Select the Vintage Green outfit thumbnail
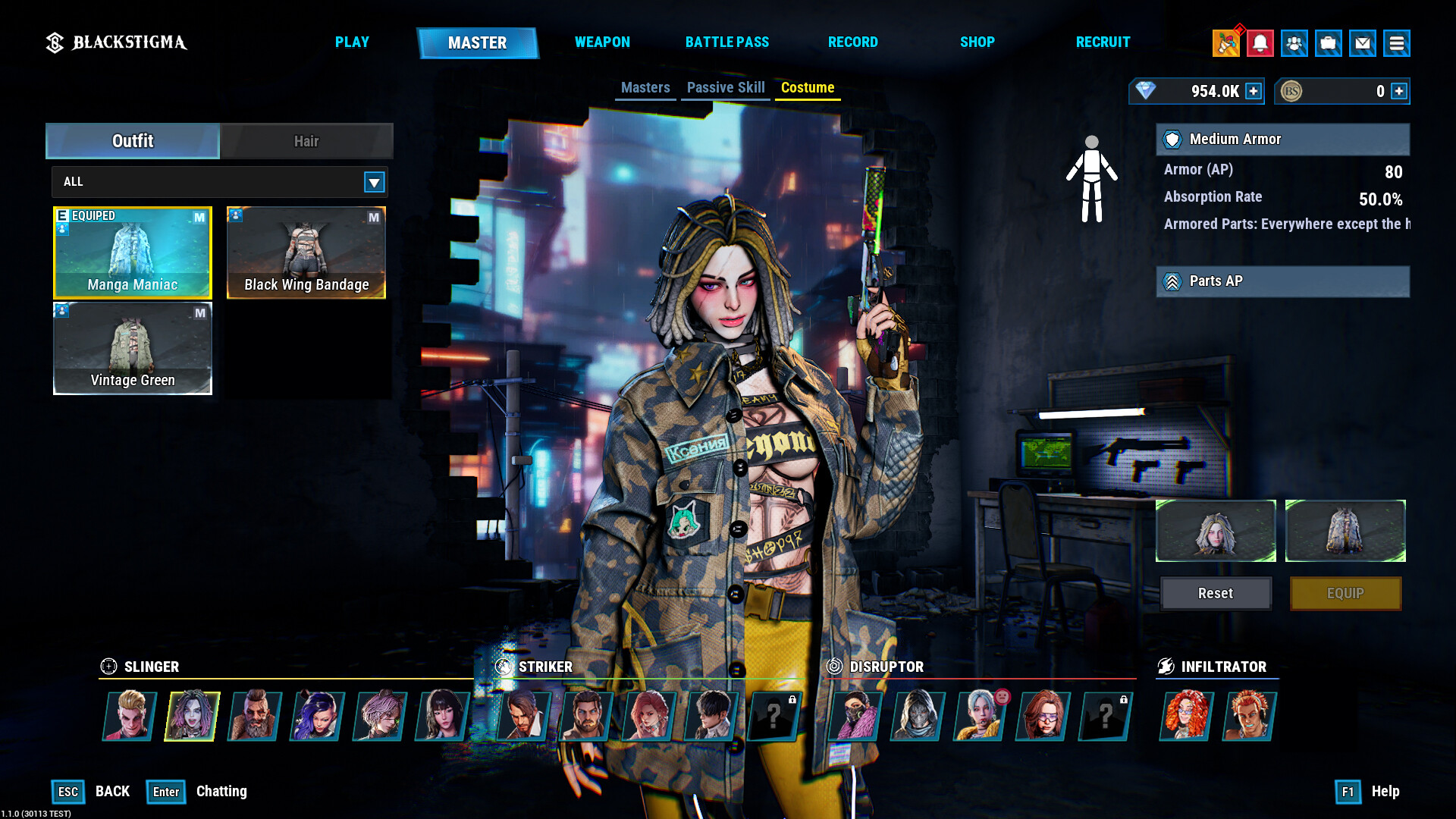The image size is (1456, 819). (132, 348)
